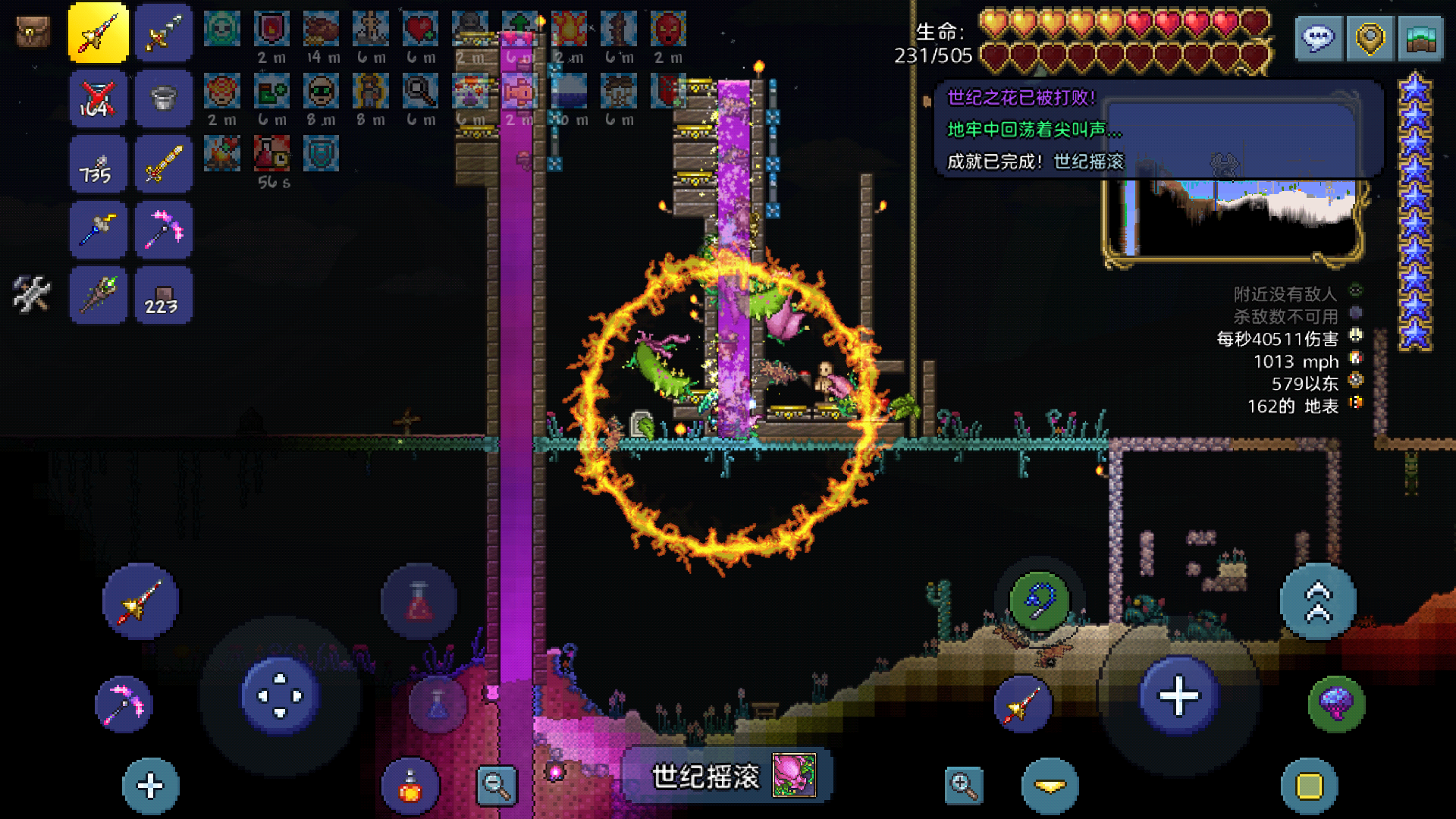Zoom in with the plus magnifier
Image resolution: width=1456 pixels, height=819 pixels.
(x=964, y=786)
